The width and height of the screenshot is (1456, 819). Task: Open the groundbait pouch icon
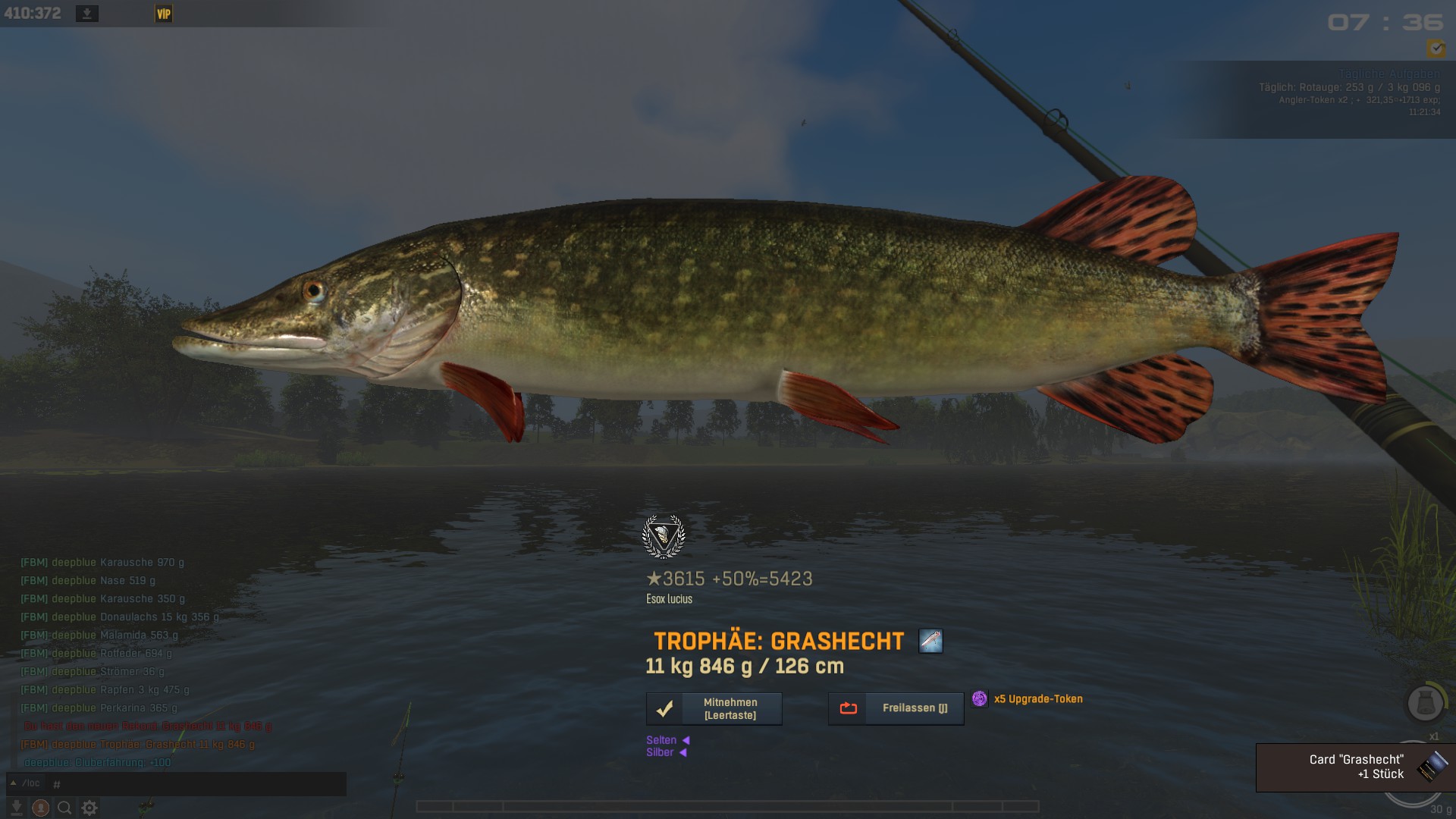1425,703
